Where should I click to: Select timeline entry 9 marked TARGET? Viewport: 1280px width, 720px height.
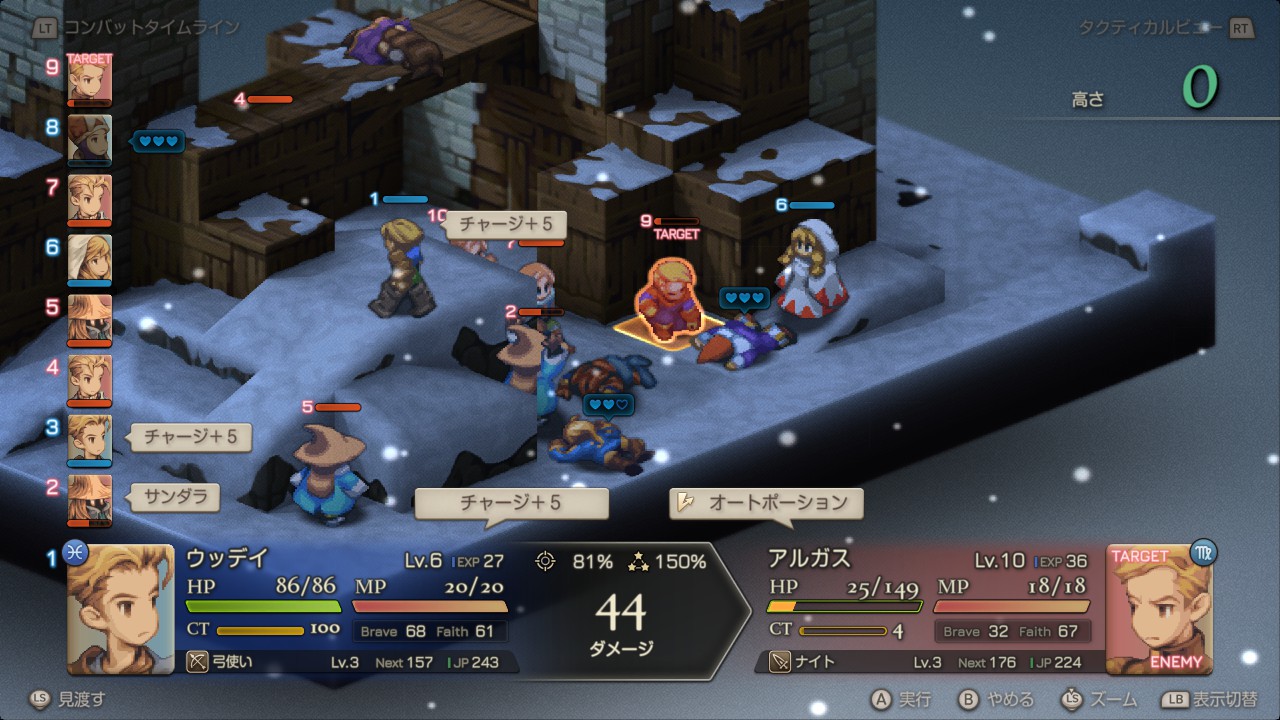pyautogui.click(x=89, y=80)
